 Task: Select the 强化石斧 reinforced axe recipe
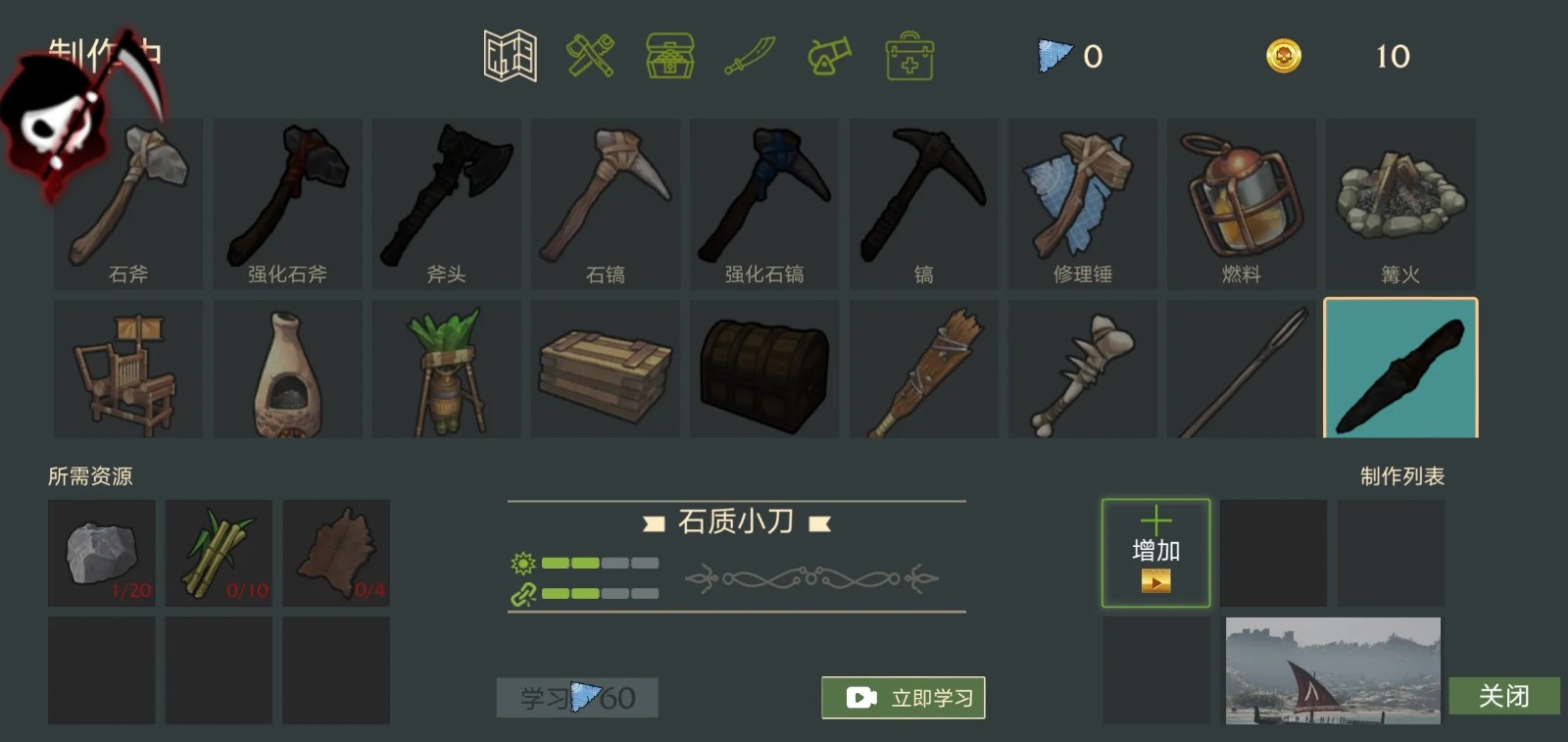287,203
